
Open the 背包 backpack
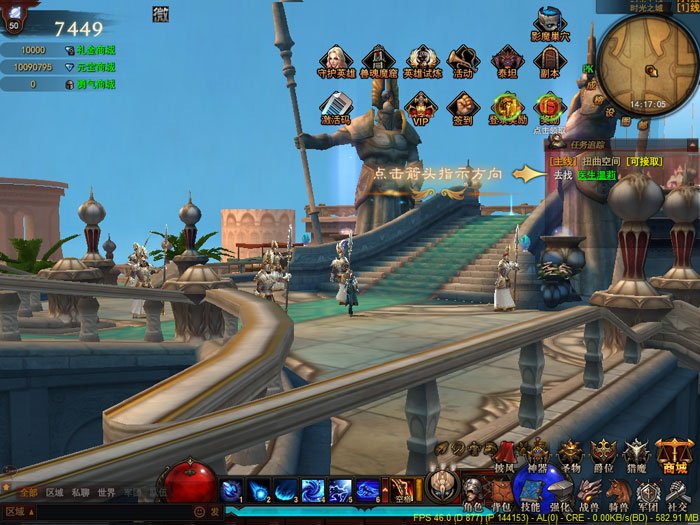tap(501, 494)
